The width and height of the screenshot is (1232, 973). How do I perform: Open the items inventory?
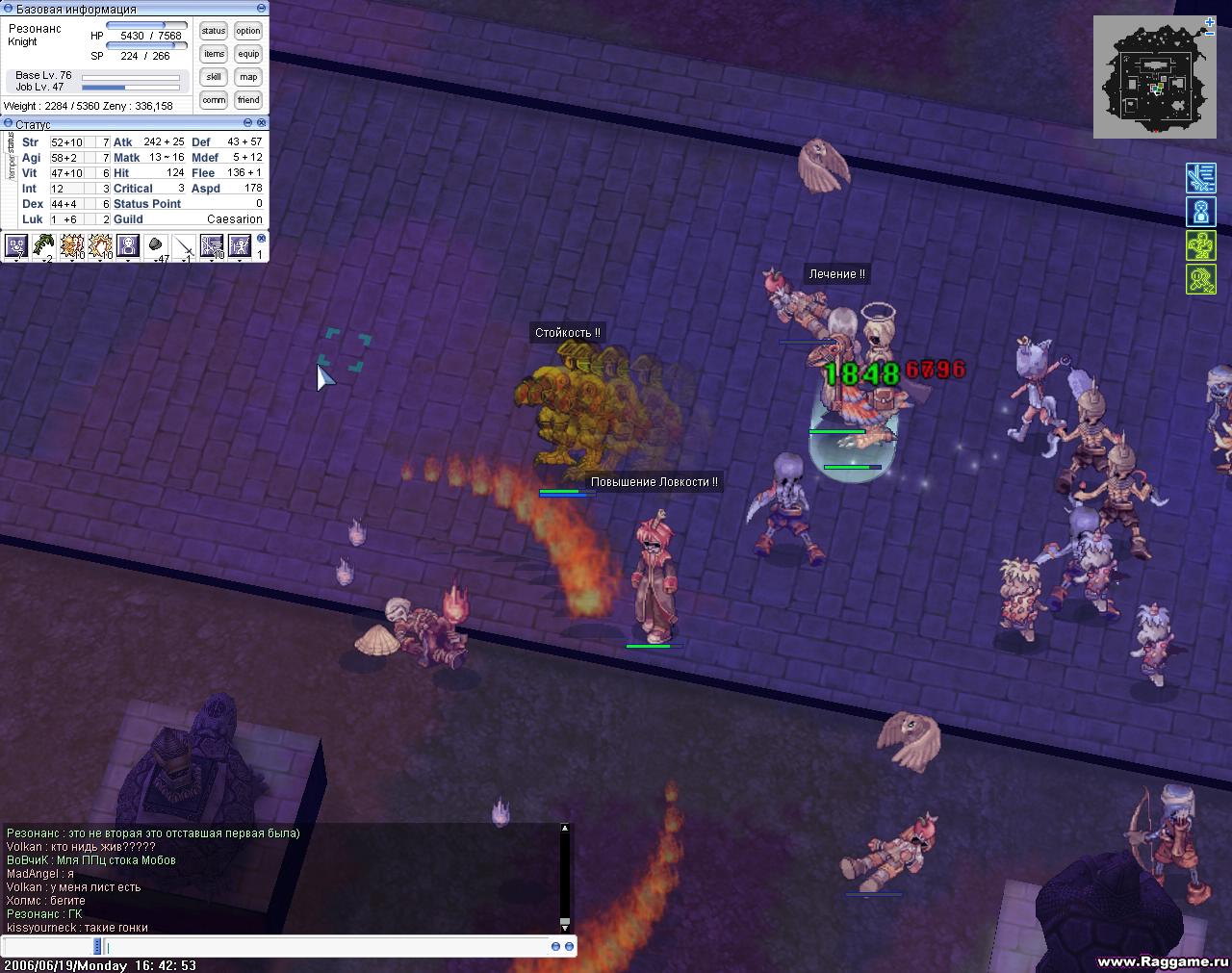(214, 54)
